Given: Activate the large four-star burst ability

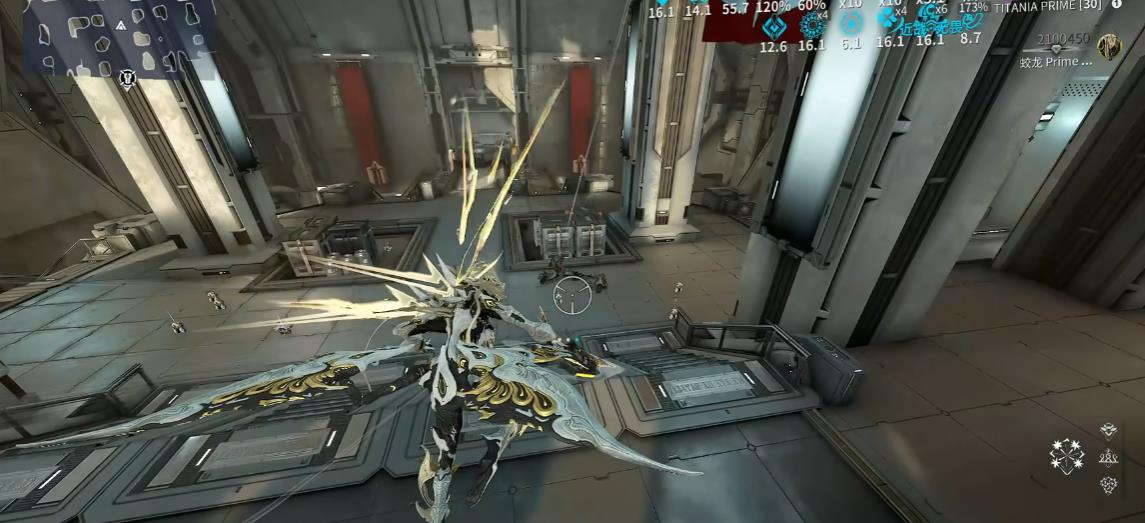Looking at the screenshot, I should [x=1066, y=456].
